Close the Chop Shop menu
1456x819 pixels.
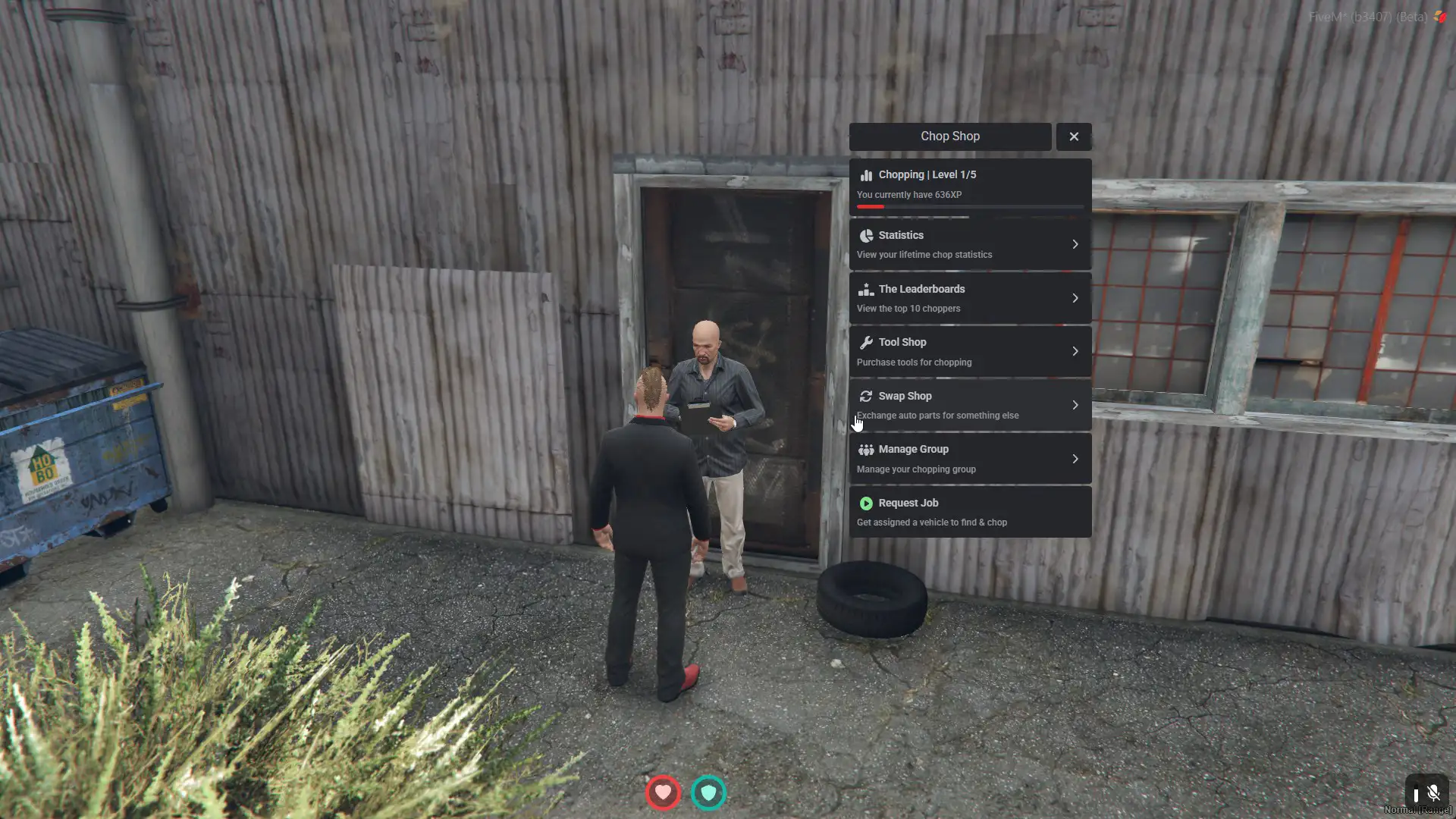click(1073, 136)
